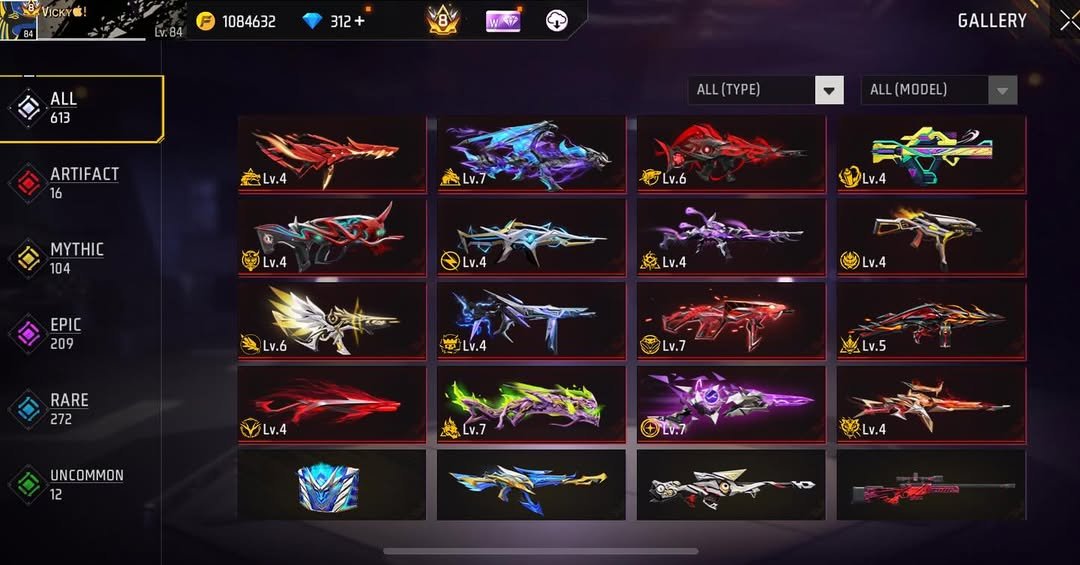Open the ALL (MODEL) dropdown
This screenshot has height=565, width=1080.
(x=939, y=90)
